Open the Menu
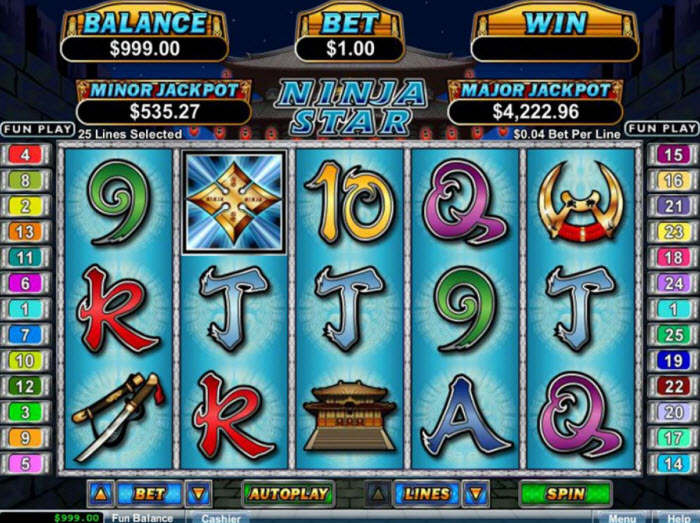The height and width of the screenshot is (523, 700). (x=622, y=518)
